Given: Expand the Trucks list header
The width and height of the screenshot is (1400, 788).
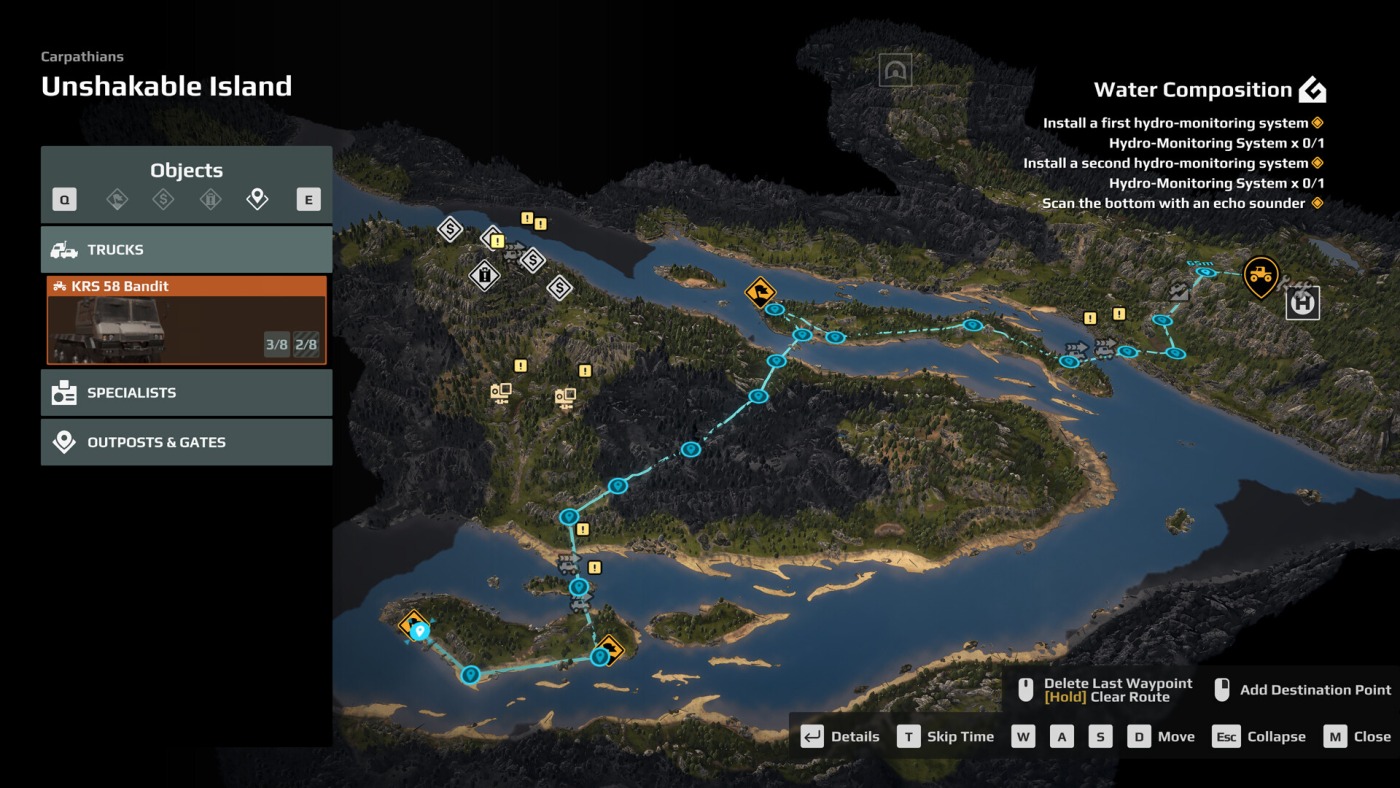Looking at the screenshot, I should point(186,250).
